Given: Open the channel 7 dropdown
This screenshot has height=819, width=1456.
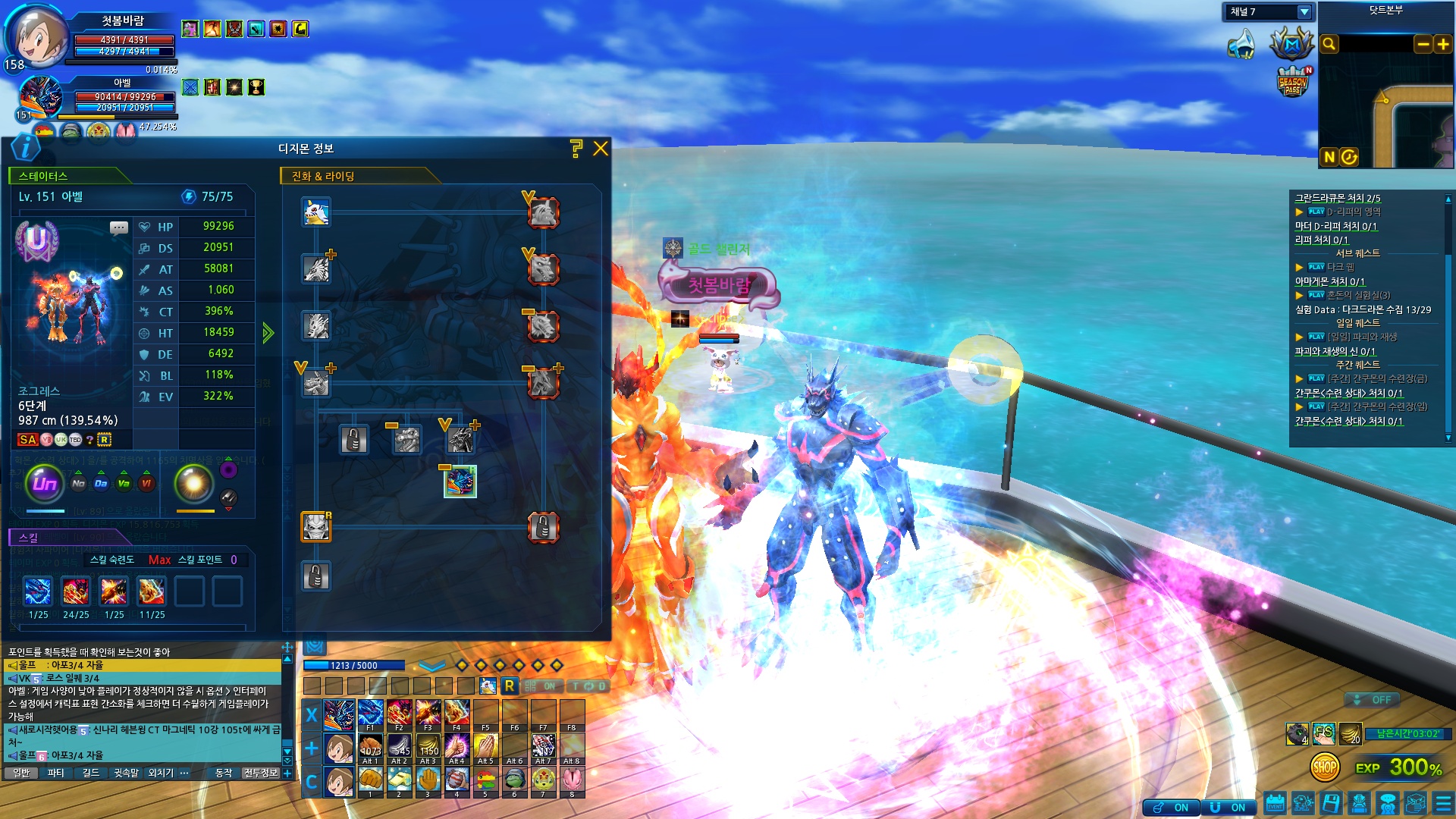Looking at the screenshot, I should (1304, 12).
